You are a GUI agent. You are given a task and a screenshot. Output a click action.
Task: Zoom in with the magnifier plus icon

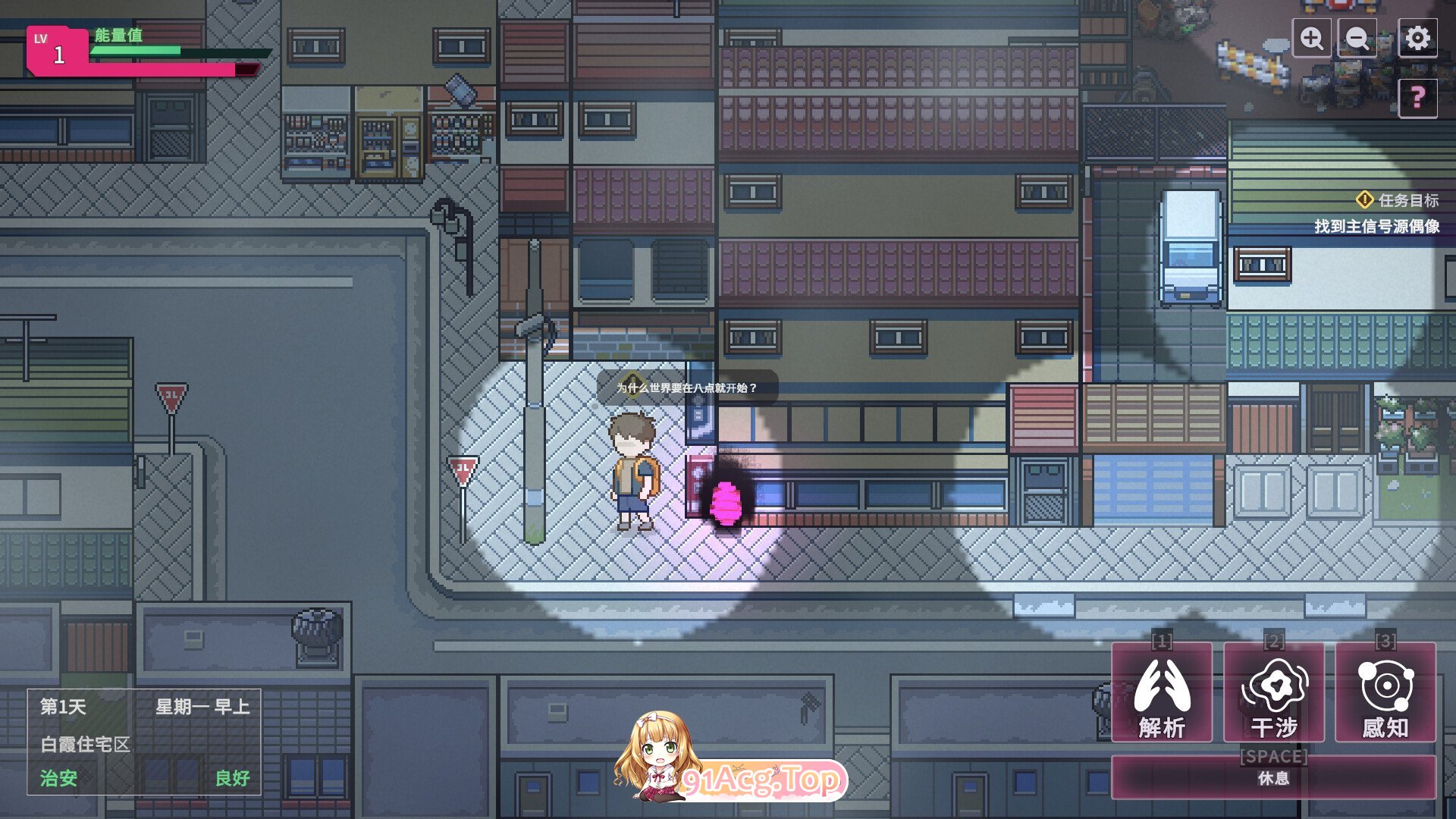[x=1310, y=38]
